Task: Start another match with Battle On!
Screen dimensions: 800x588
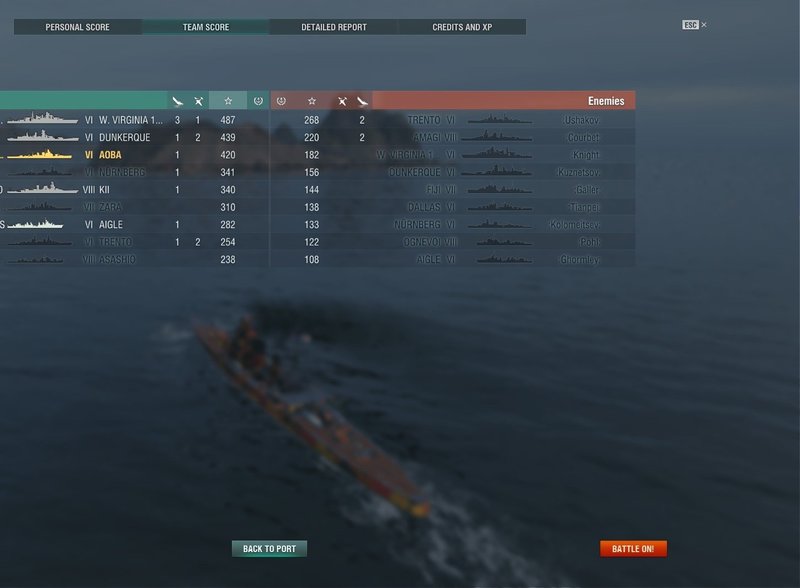Action: (633, 549)
